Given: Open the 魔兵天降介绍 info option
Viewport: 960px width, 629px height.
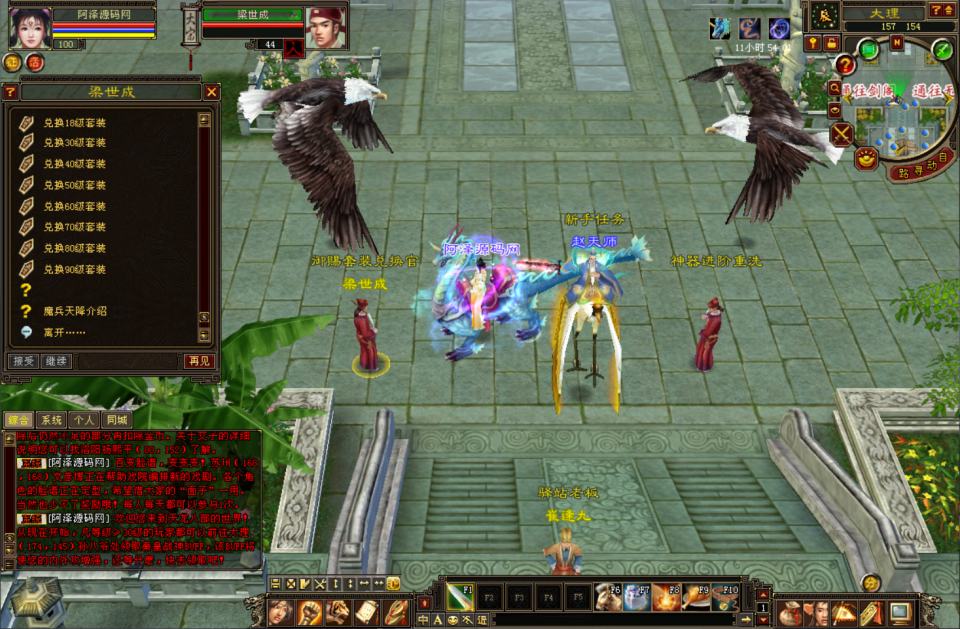Looking at the screenshot, I should coord(75,310).
